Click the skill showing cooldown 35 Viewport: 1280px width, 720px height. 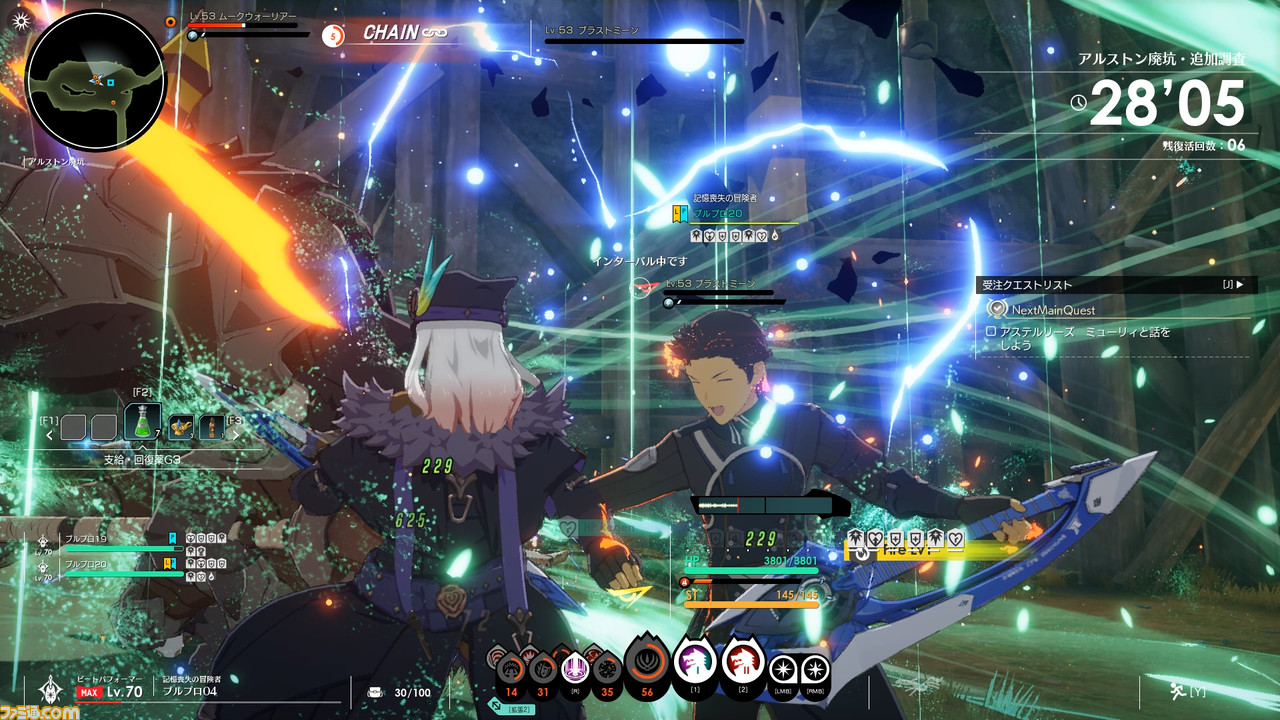pyautogui.click(x=606, y=668)
